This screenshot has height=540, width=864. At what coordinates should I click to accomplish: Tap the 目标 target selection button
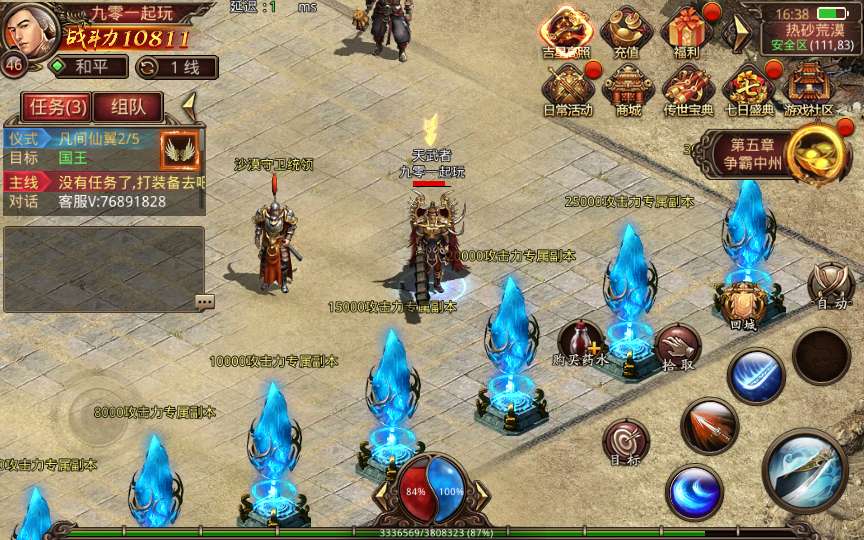(x=626, y=443)
